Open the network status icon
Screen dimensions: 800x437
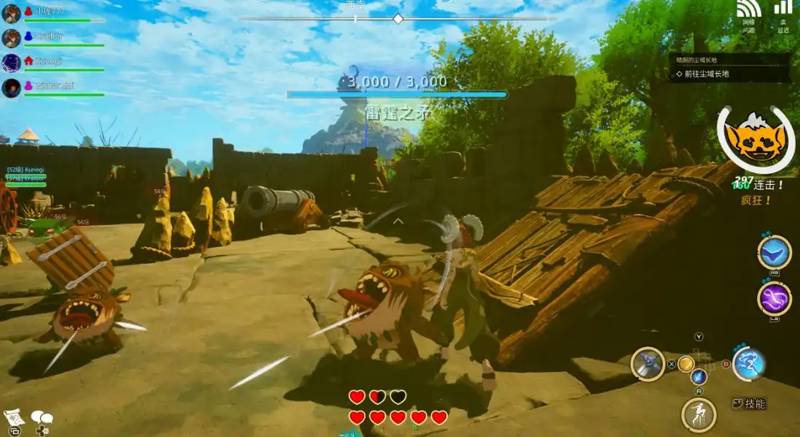tap(748, 12)
